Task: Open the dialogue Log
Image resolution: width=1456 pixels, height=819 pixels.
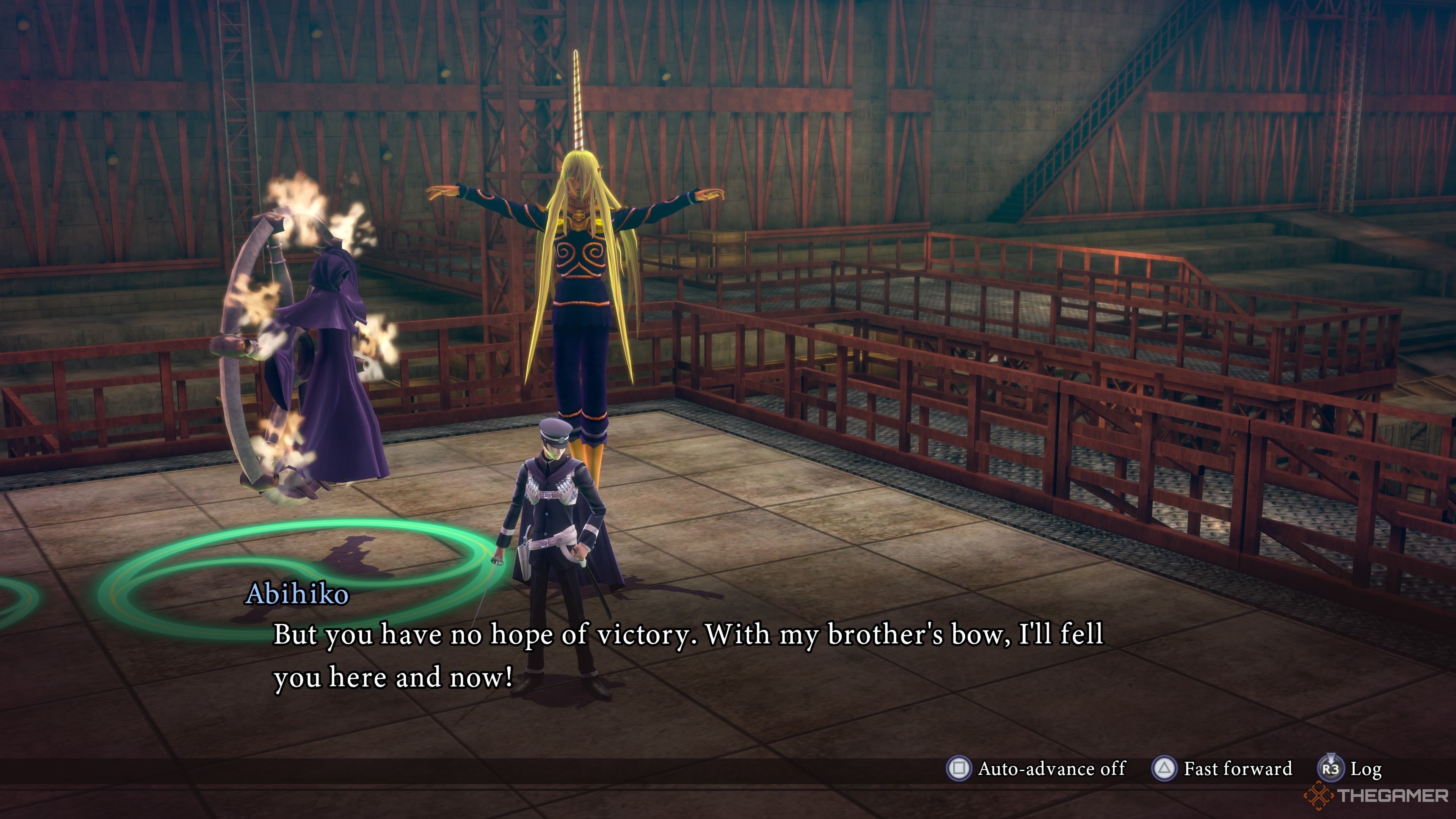Action: 1350,769
